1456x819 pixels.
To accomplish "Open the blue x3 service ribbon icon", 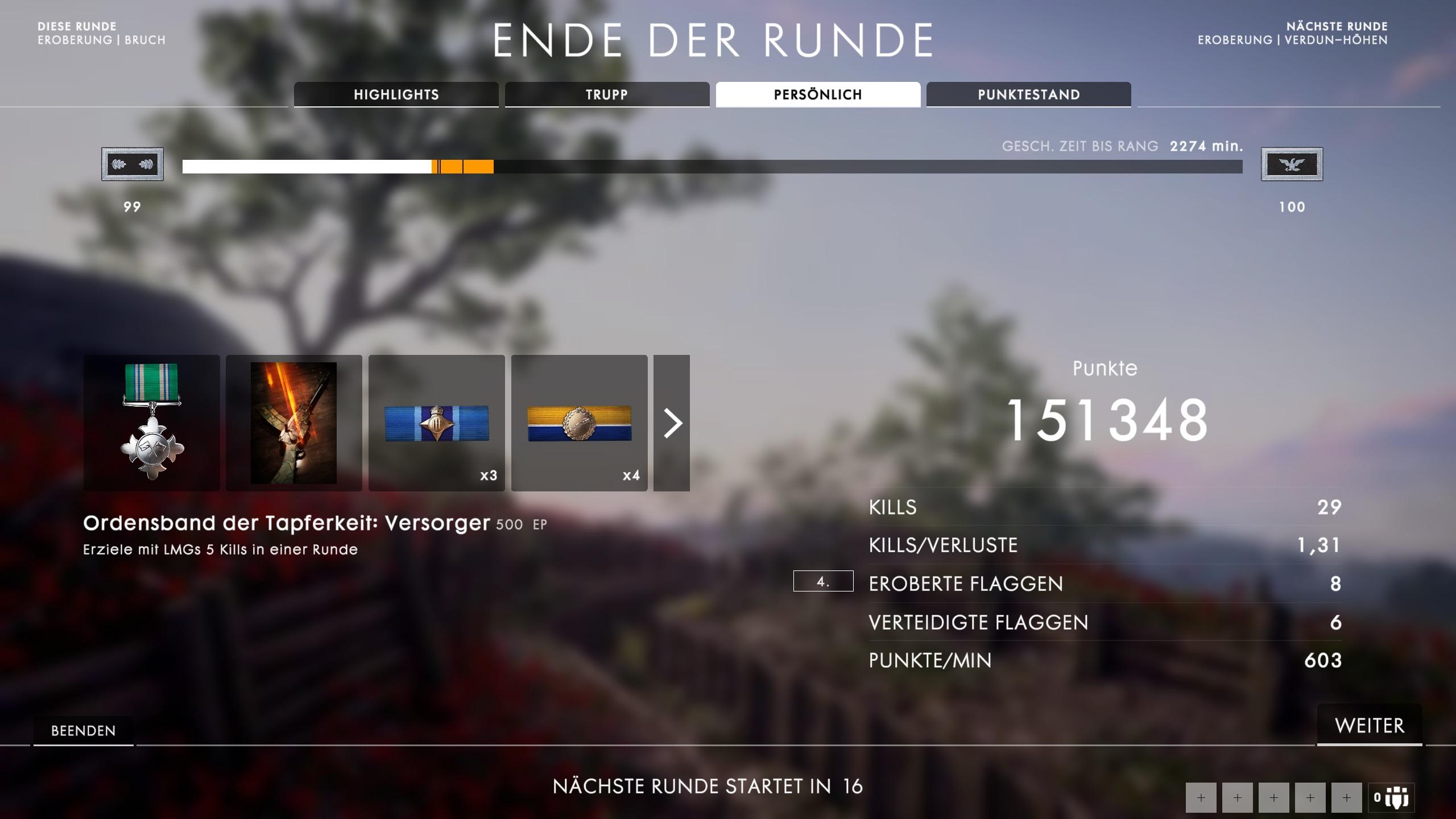I will click(437, 423).
